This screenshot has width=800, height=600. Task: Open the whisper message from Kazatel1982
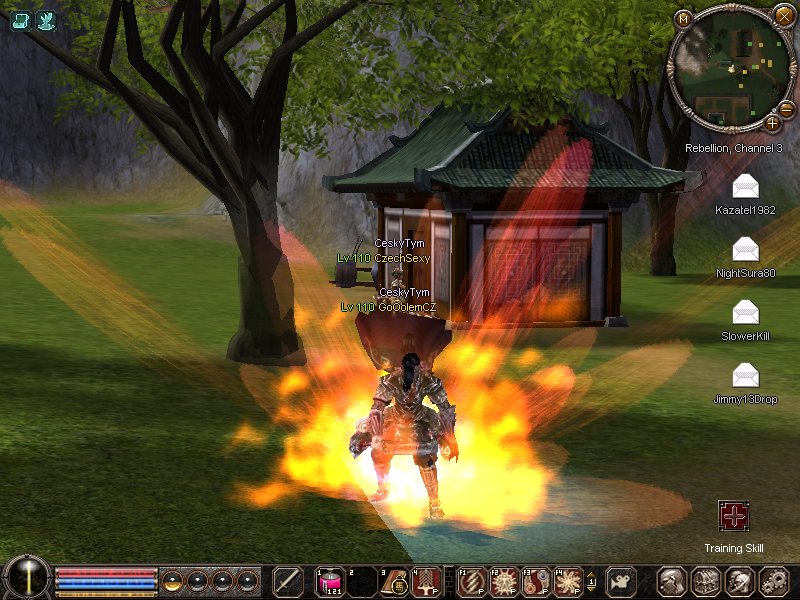click(745, 187)
